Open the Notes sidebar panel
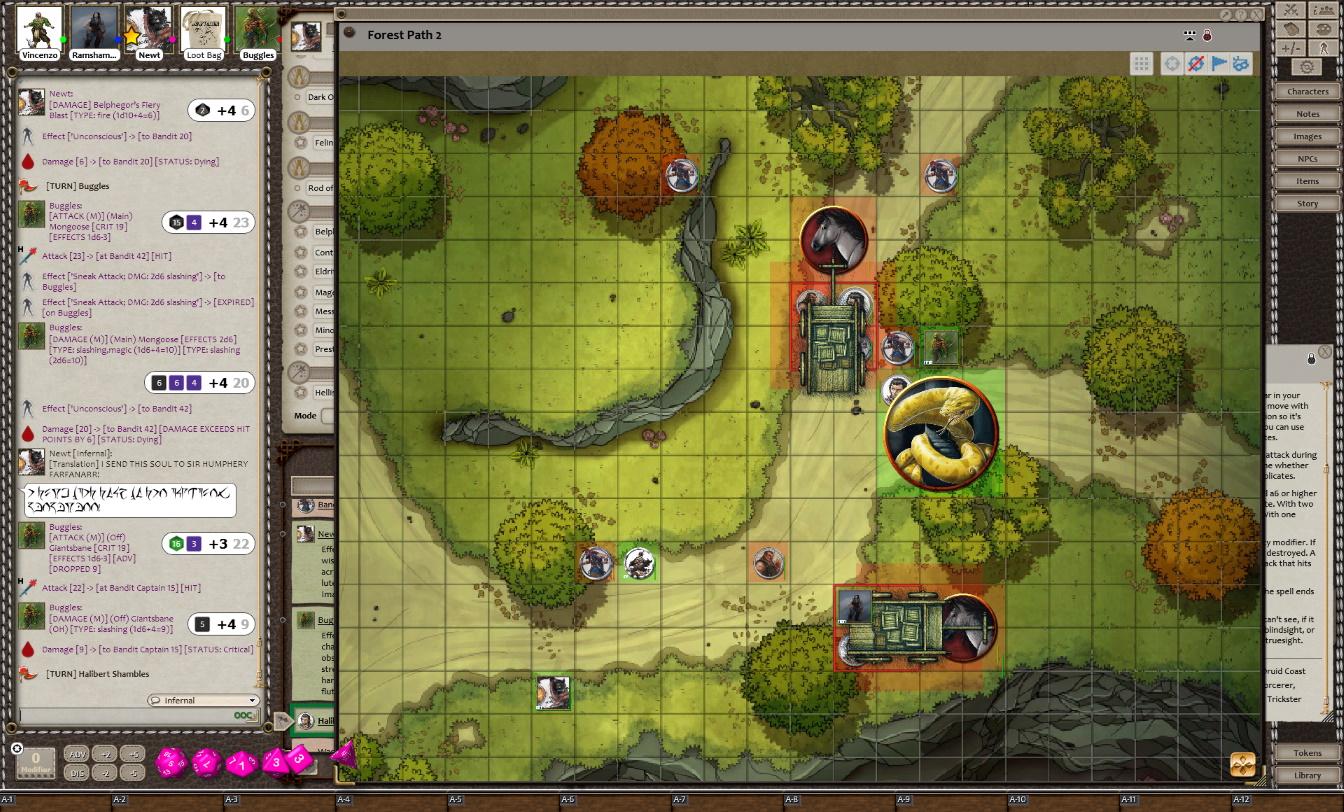Screen dimensions: 1344x812 coord(1307,114)
